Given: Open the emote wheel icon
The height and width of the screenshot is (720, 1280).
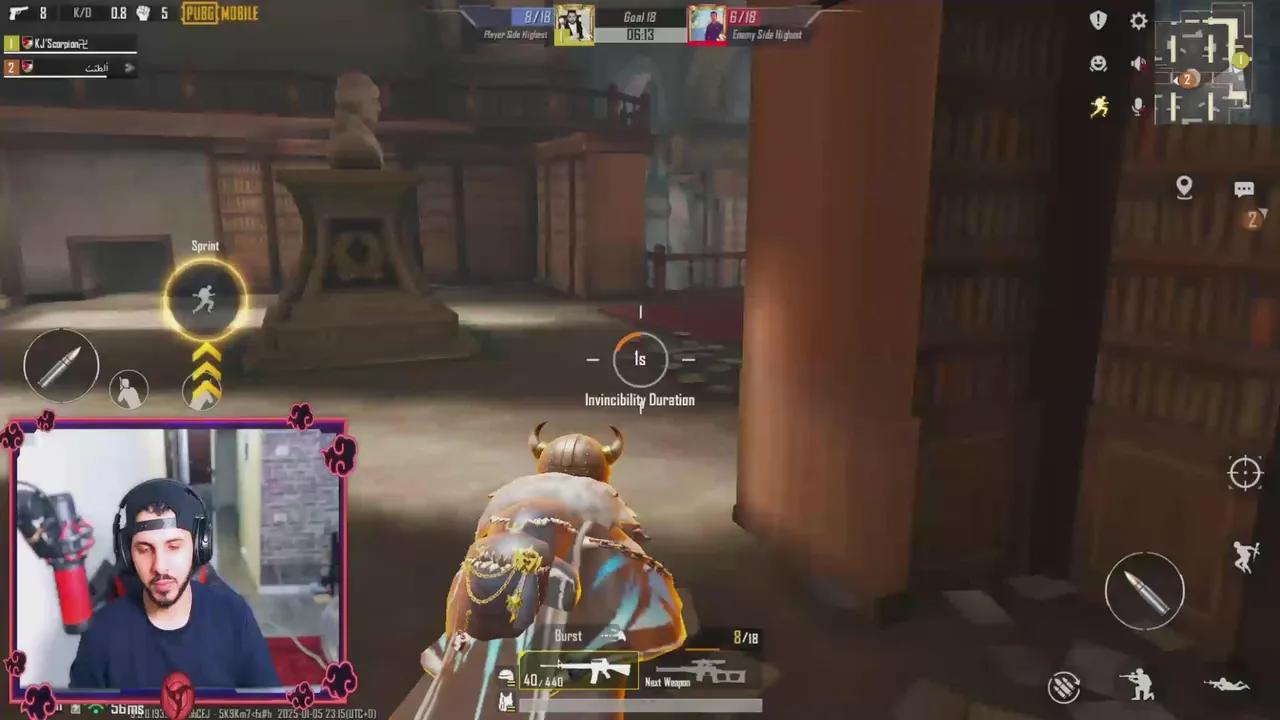Looking at the screenshot, I should [x=1098, y=63].
